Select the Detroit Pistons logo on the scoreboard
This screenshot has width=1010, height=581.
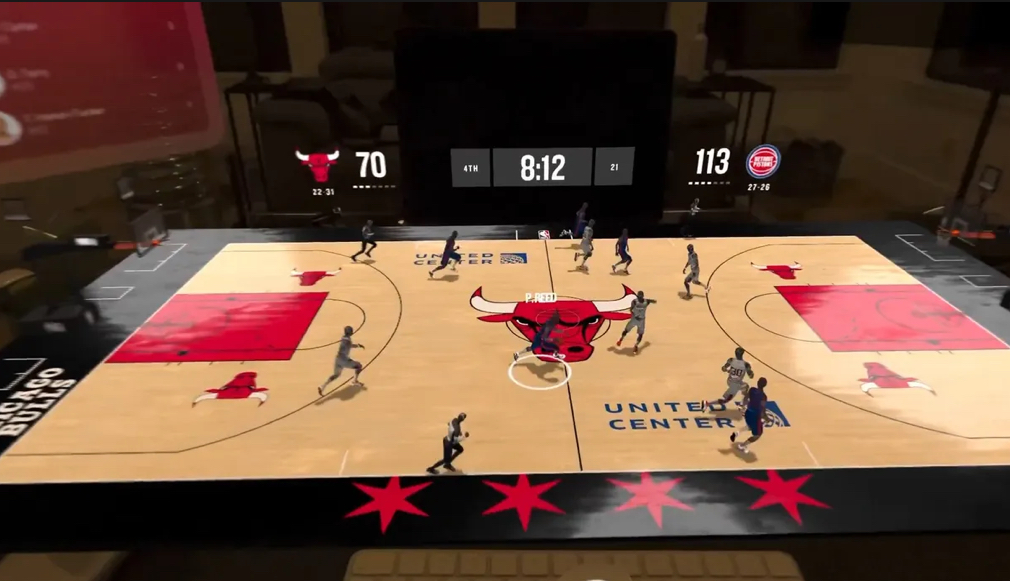tap(762, 162)
